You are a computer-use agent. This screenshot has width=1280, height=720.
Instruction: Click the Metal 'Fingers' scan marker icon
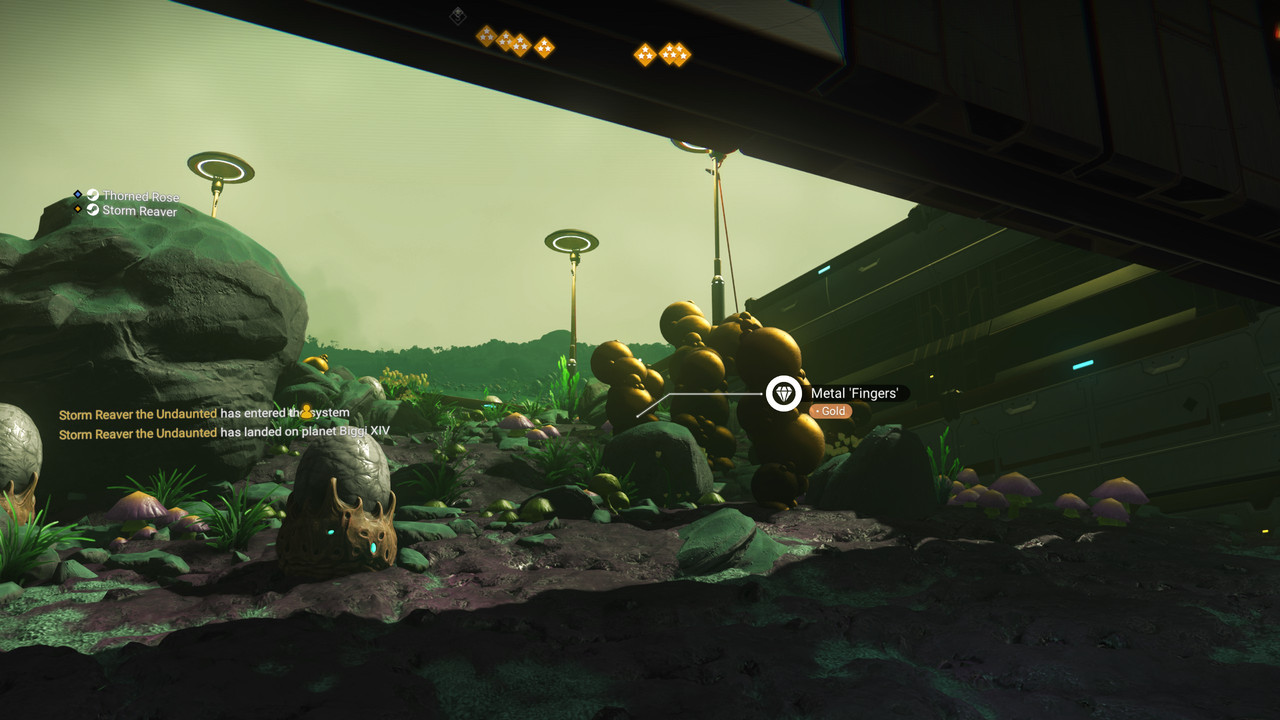pos(784,394)
